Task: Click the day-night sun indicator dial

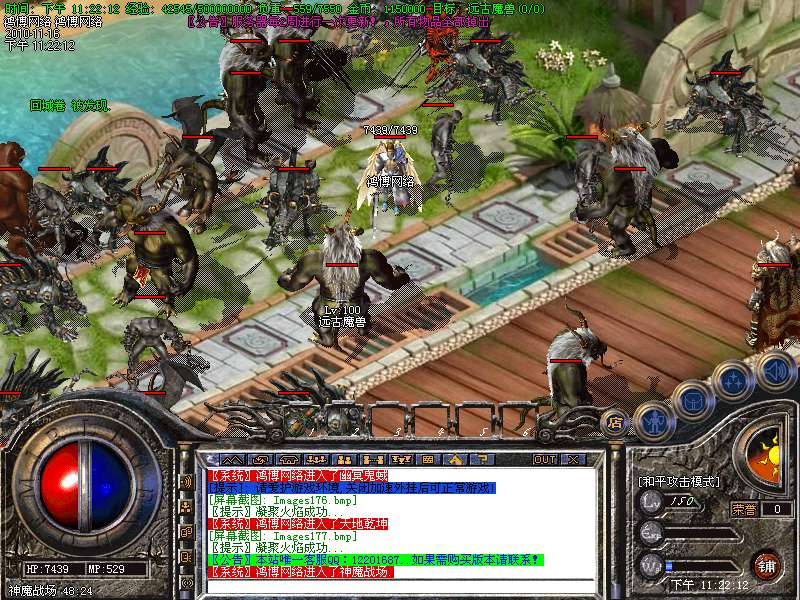Action: pos(768,451)
